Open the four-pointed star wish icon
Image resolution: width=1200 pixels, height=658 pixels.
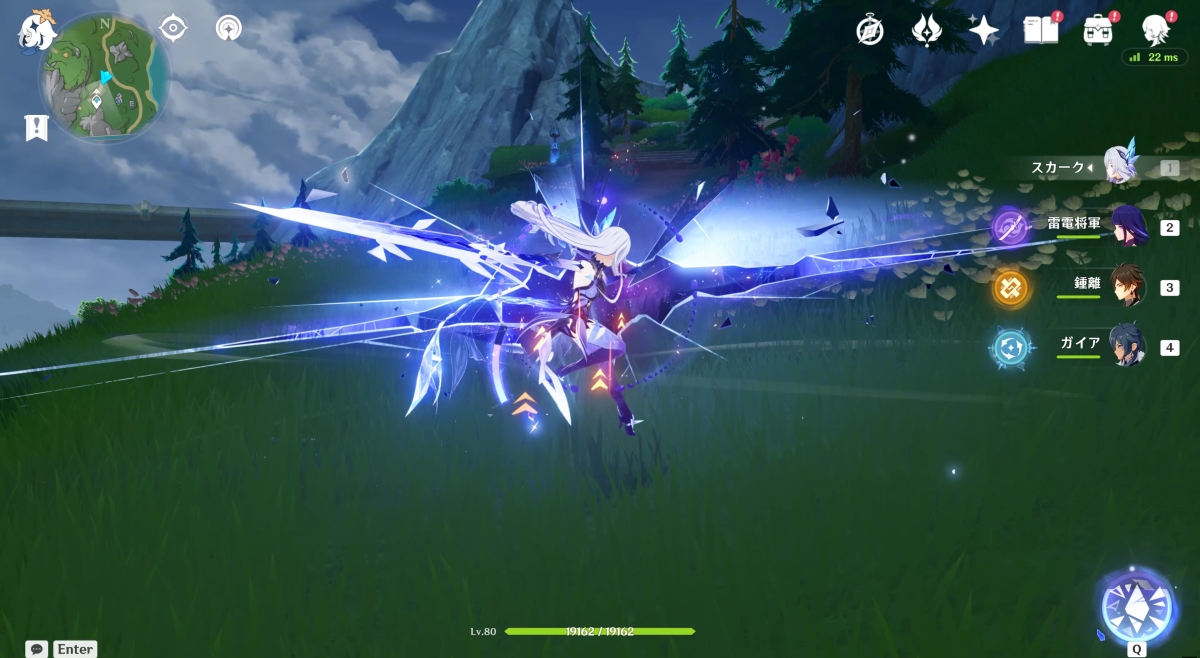(x=984, y=30)
